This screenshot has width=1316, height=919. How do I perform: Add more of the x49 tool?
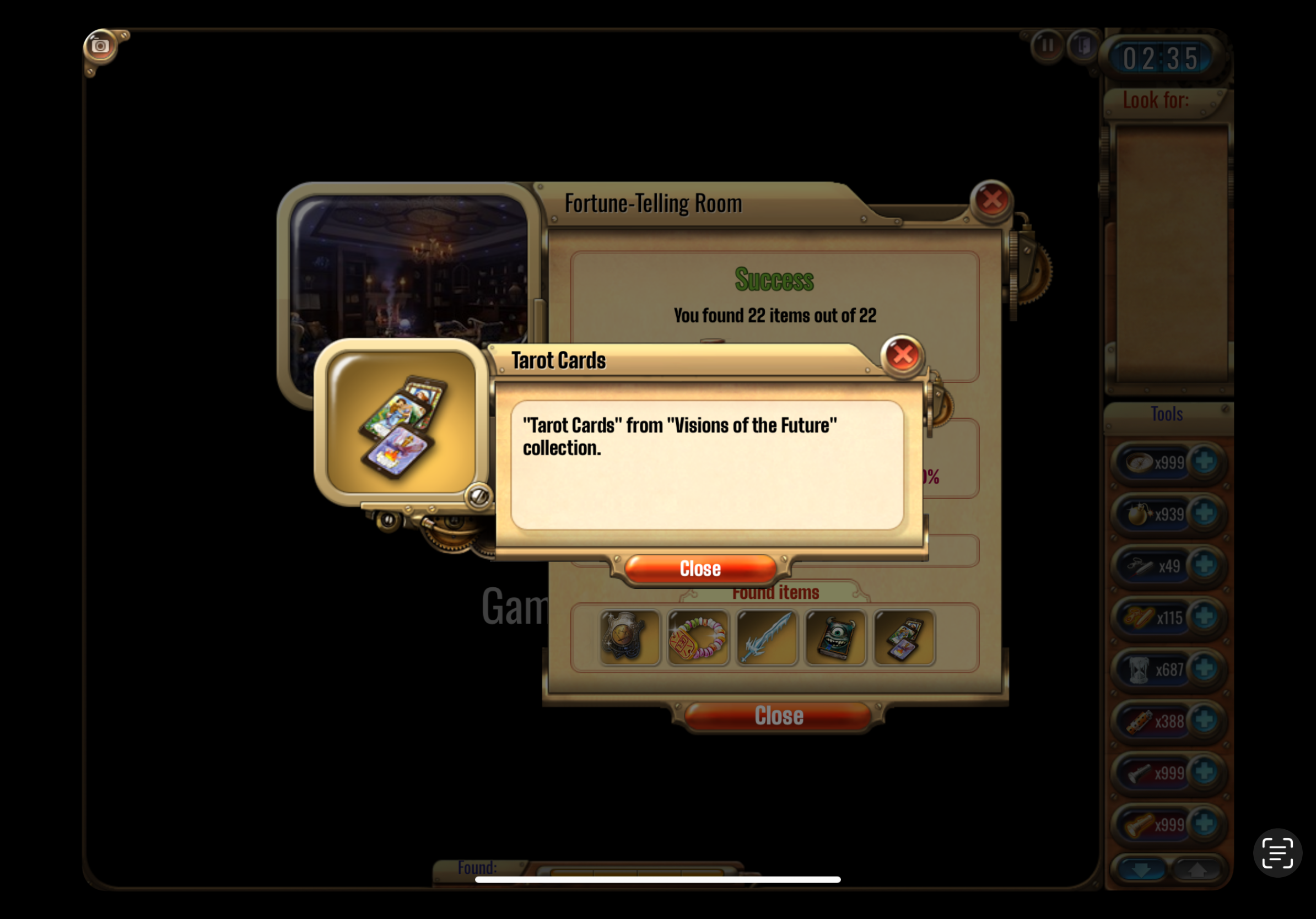pyautogui.click(x=1204, y=565)
